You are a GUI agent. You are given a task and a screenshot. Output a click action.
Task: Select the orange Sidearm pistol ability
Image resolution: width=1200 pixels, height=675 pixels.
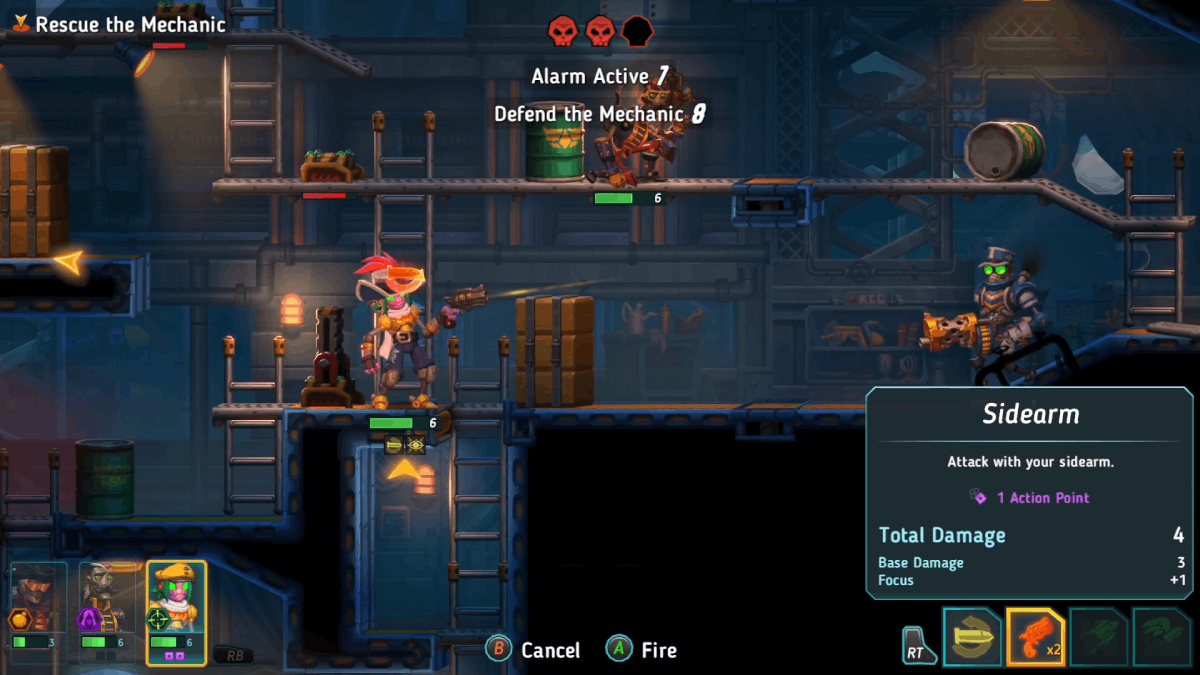point(1035,637)
